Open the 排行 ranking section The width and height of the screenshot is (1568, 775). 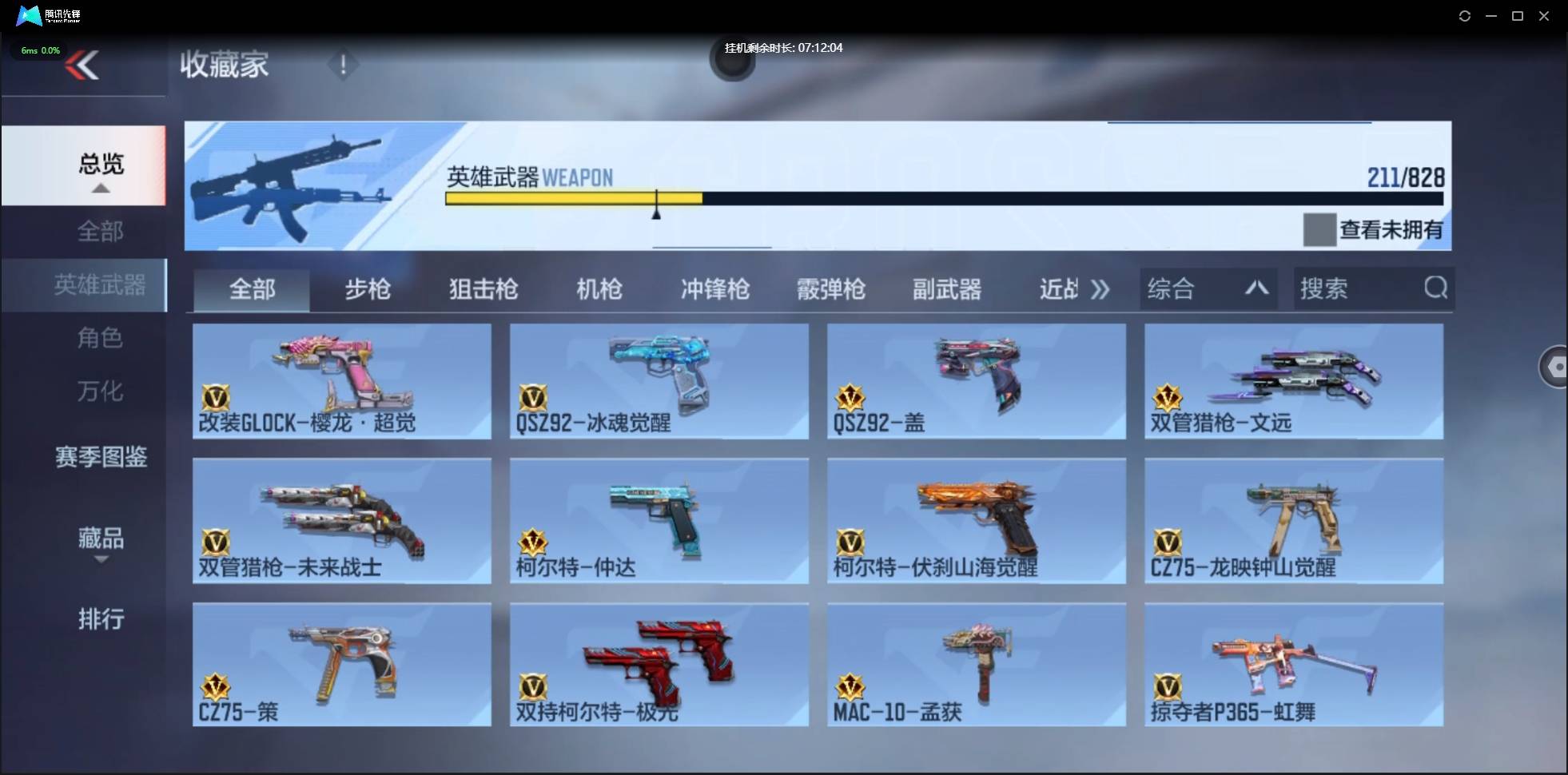coord(100,619)
